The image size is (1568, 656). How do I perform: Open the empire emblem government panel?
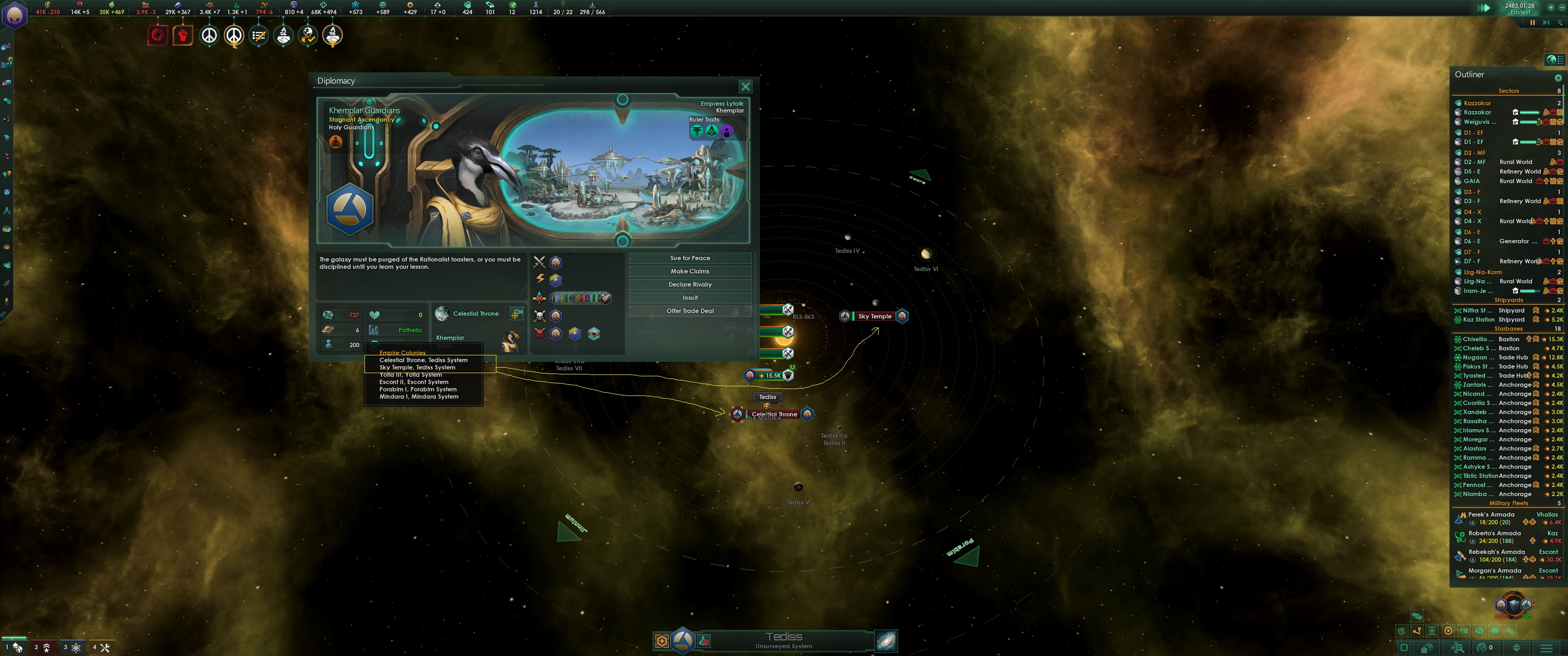[x=14, y=15]
